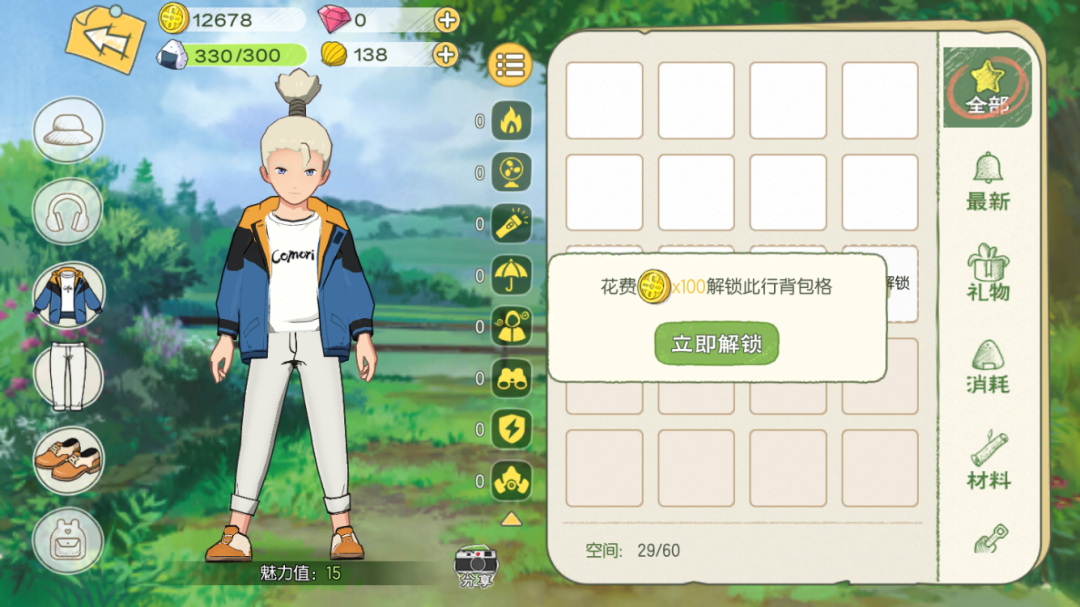The width and height of the screenshot is (1080, 607).
Task: Select the orange shoes equipment slot
Action: pyautogui.click(x=68, y=460)
